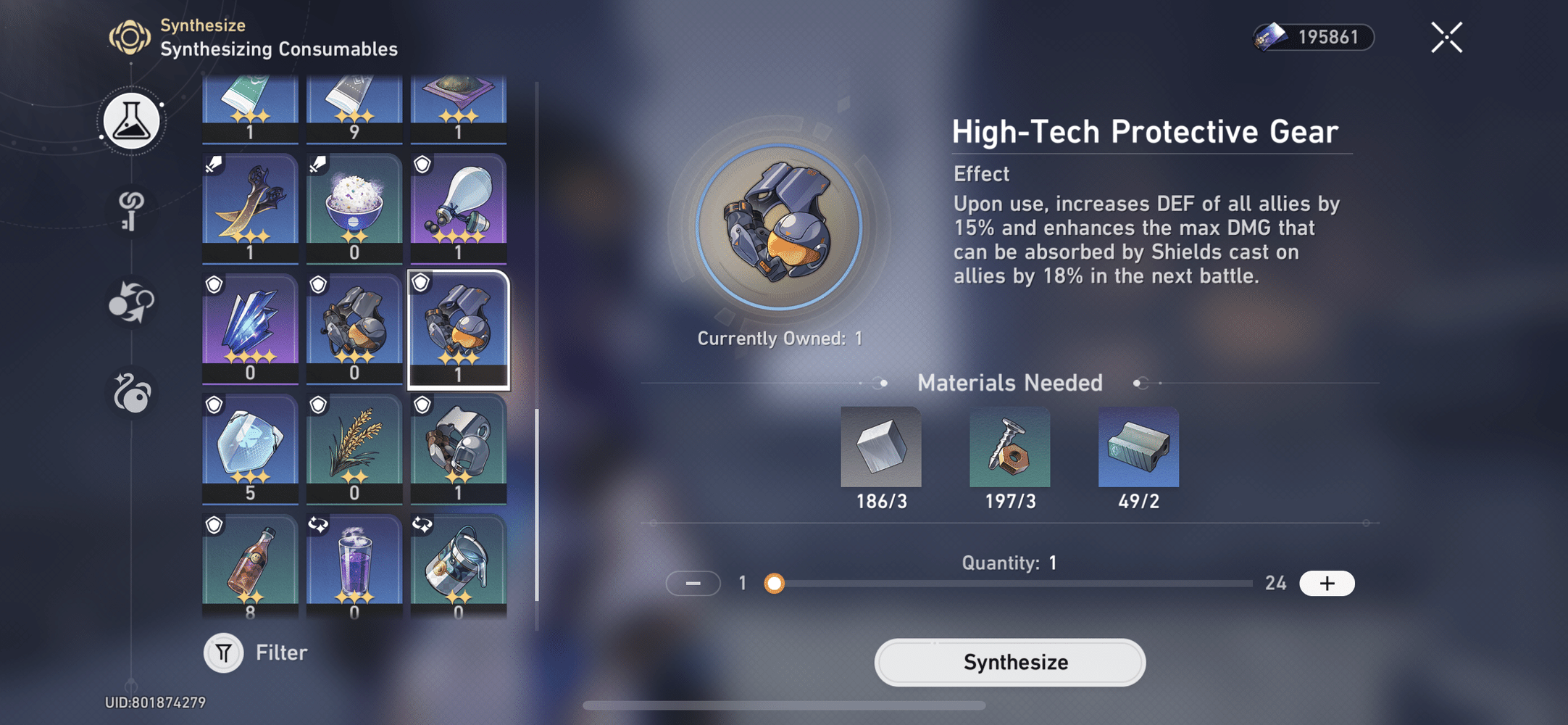Screen dimensions: 1568x725
Task: Click the Filter label at the bottom left
Action: [281, 652]
